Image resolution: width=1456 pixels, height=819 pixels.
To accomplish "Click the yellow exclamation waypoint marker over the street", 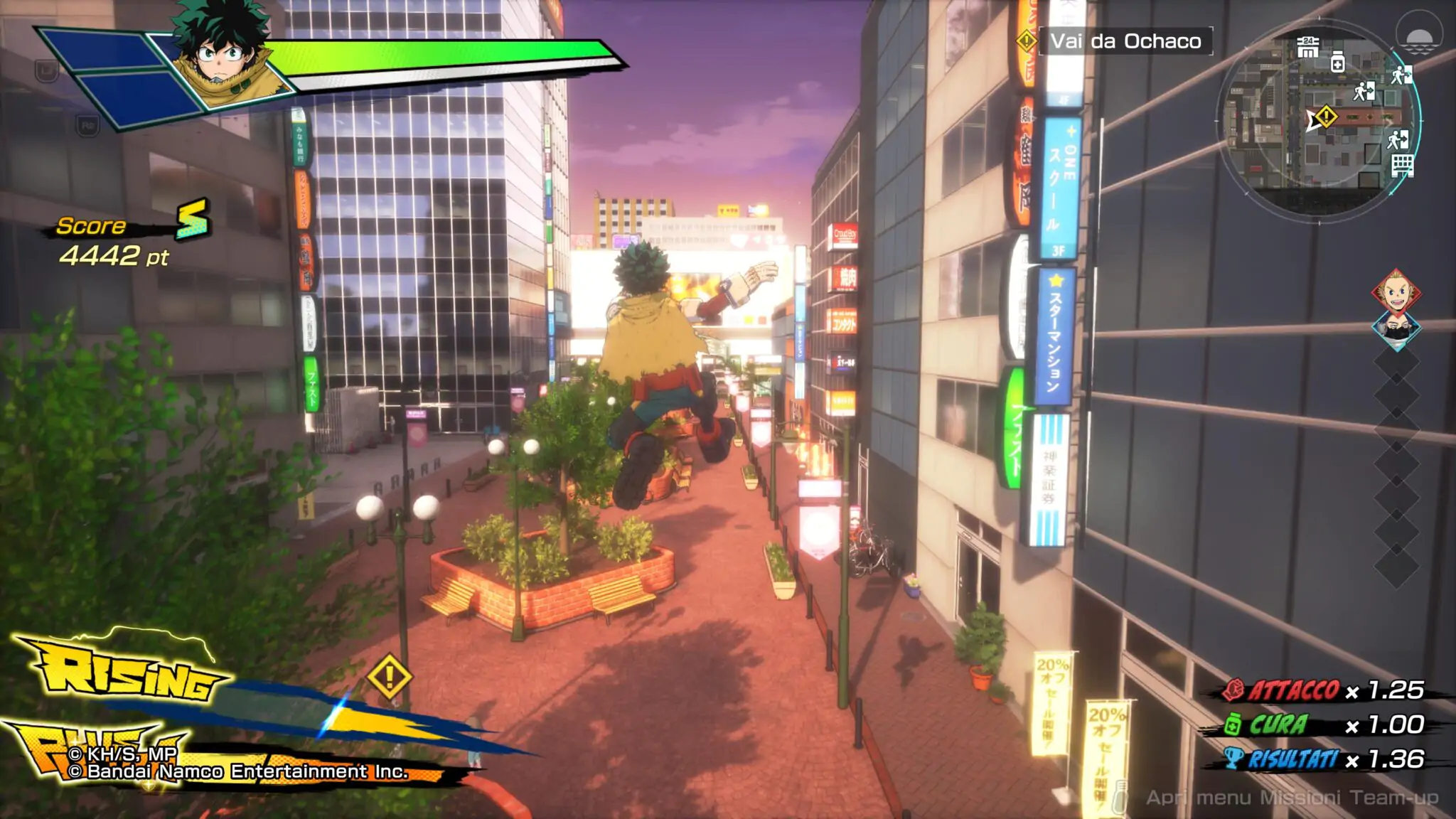I will coord(390,676).
